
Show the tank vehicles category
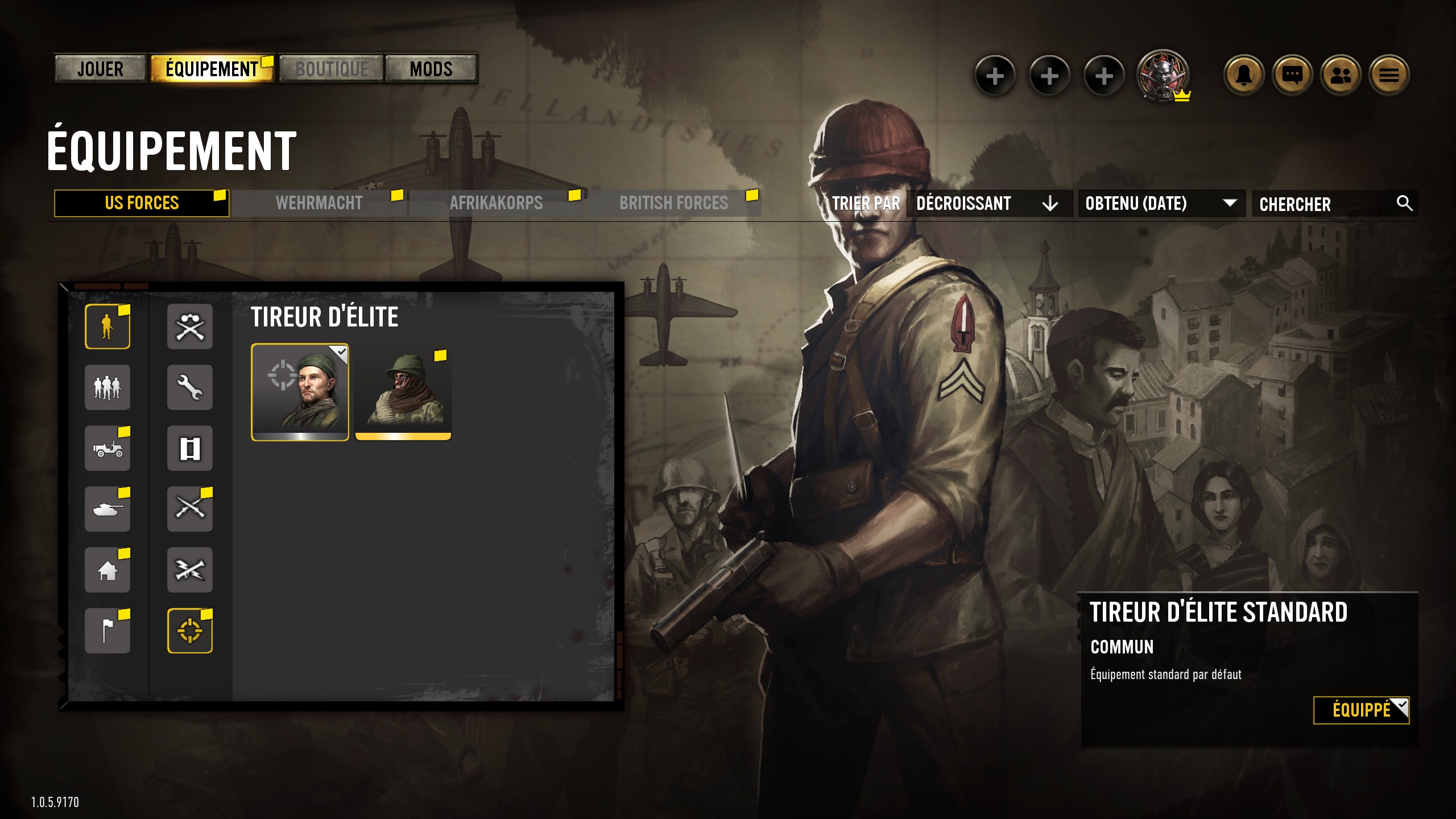[107, 509]
